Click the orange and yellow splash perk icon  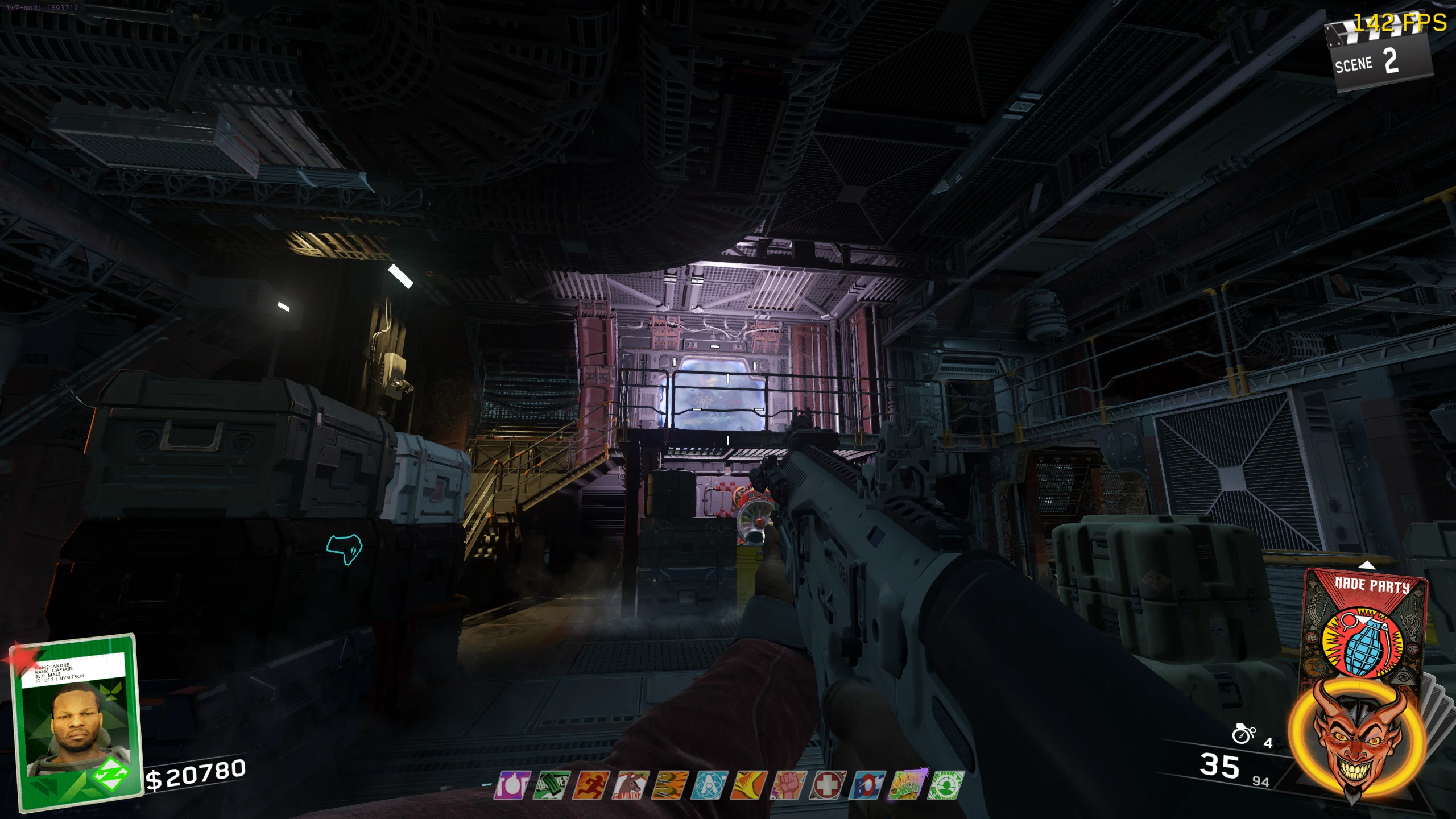[x=749, y=785]
